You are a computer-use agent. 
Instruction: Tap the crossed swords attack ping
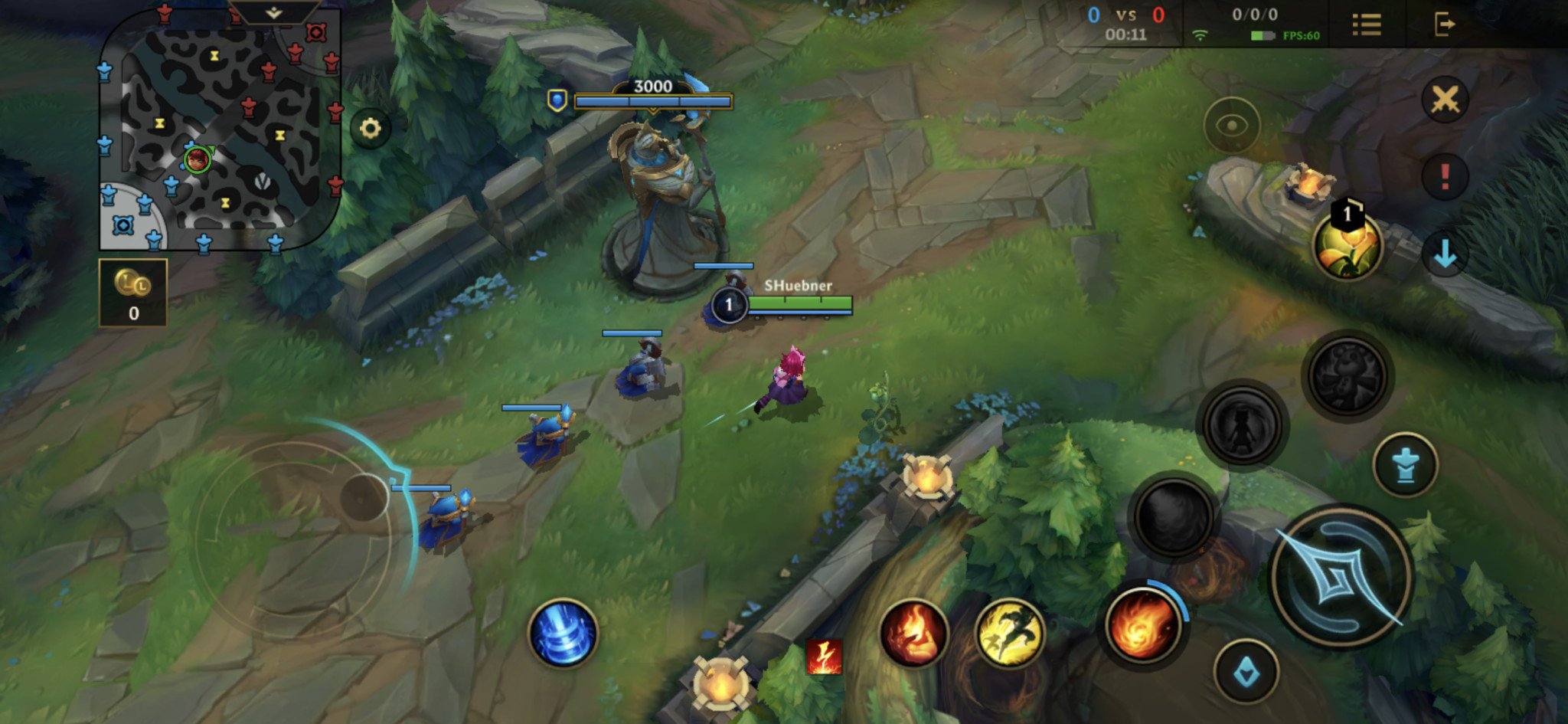tap(1445, 99)
